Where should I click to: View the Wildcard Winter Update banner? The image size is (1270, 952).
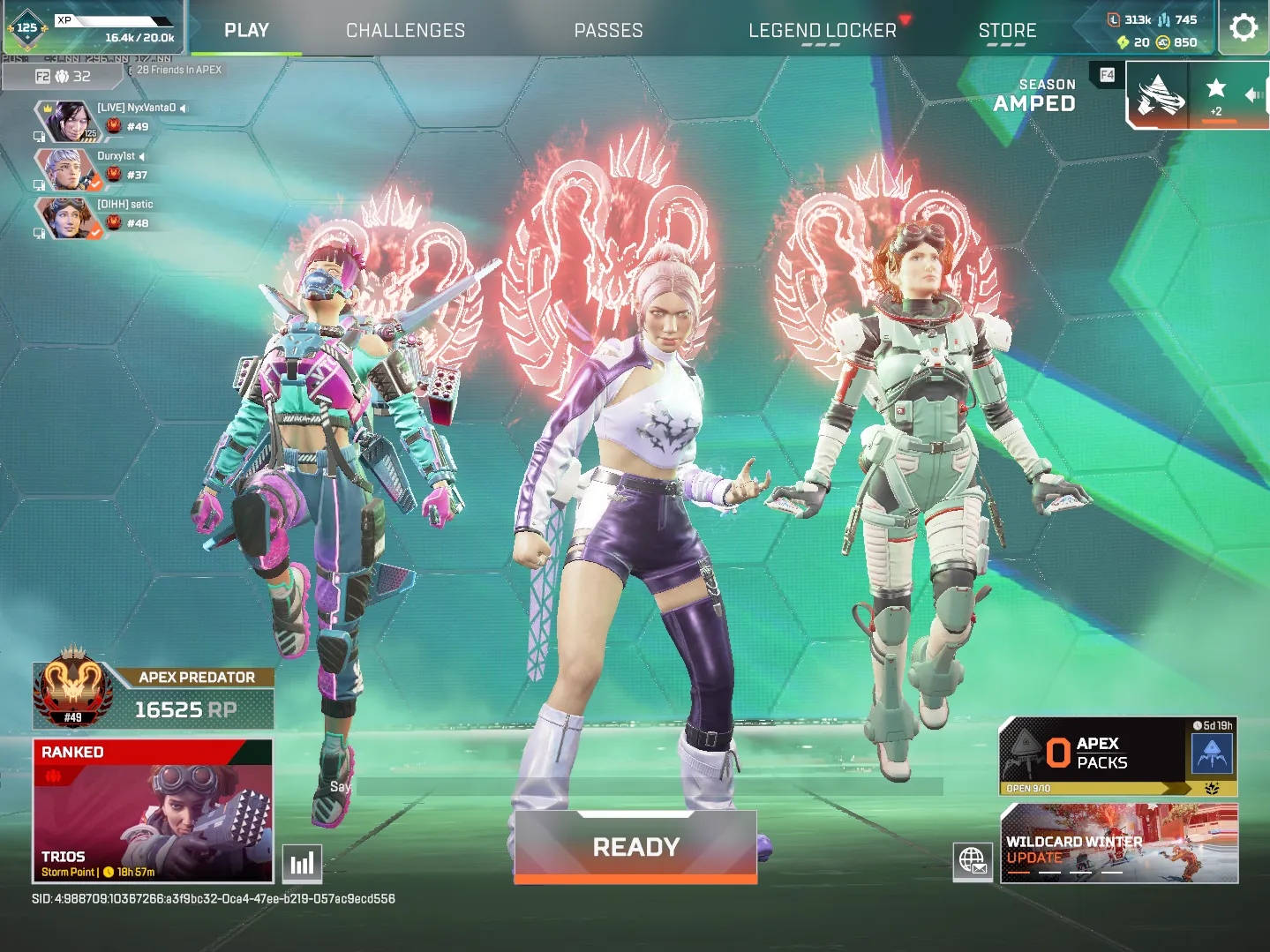coord(1118,843)
